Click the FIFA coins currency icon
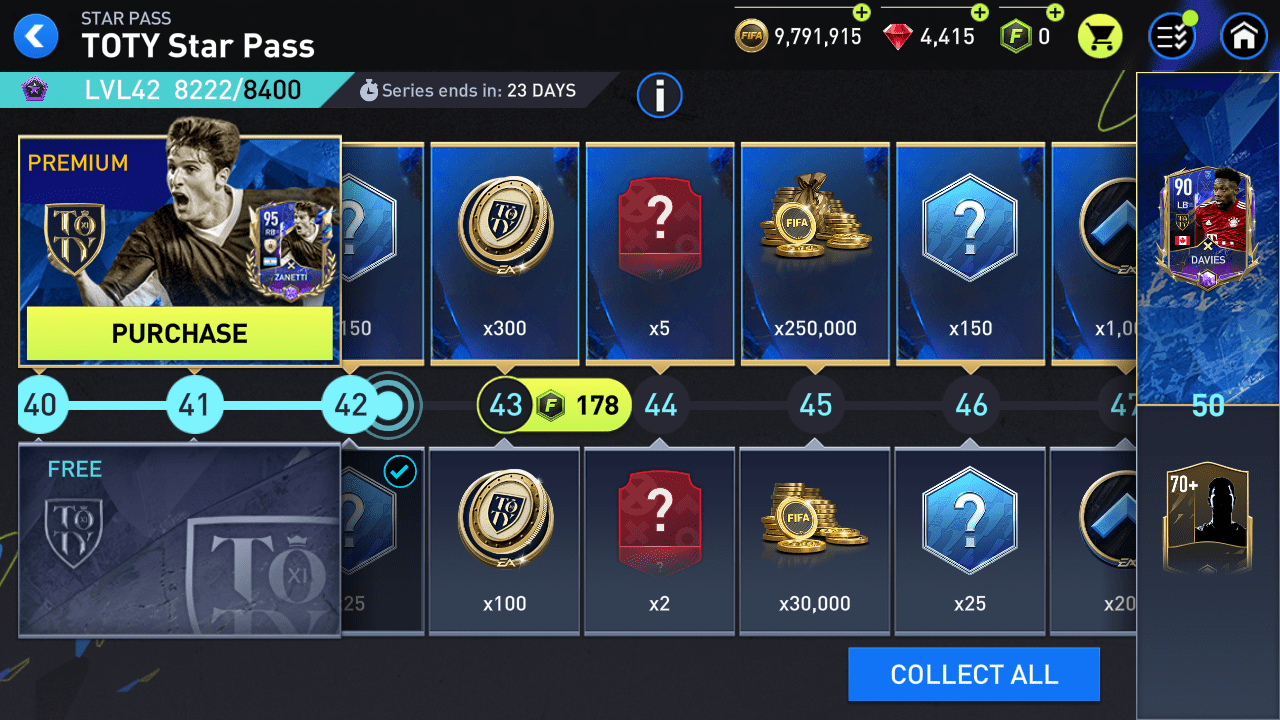1280x720 pixels. coord(750,36)
